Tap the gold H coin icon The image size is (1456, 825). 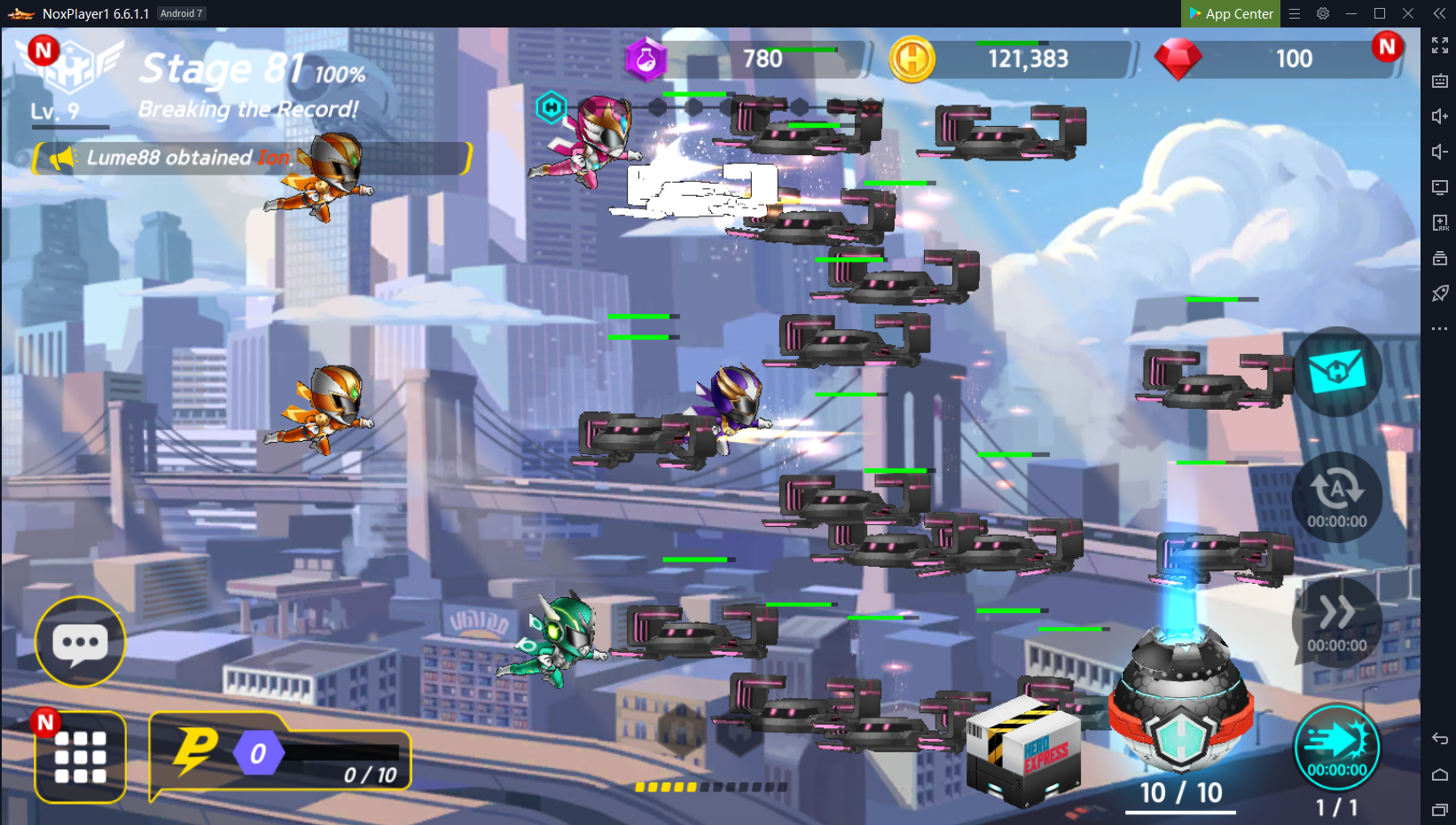912,59
